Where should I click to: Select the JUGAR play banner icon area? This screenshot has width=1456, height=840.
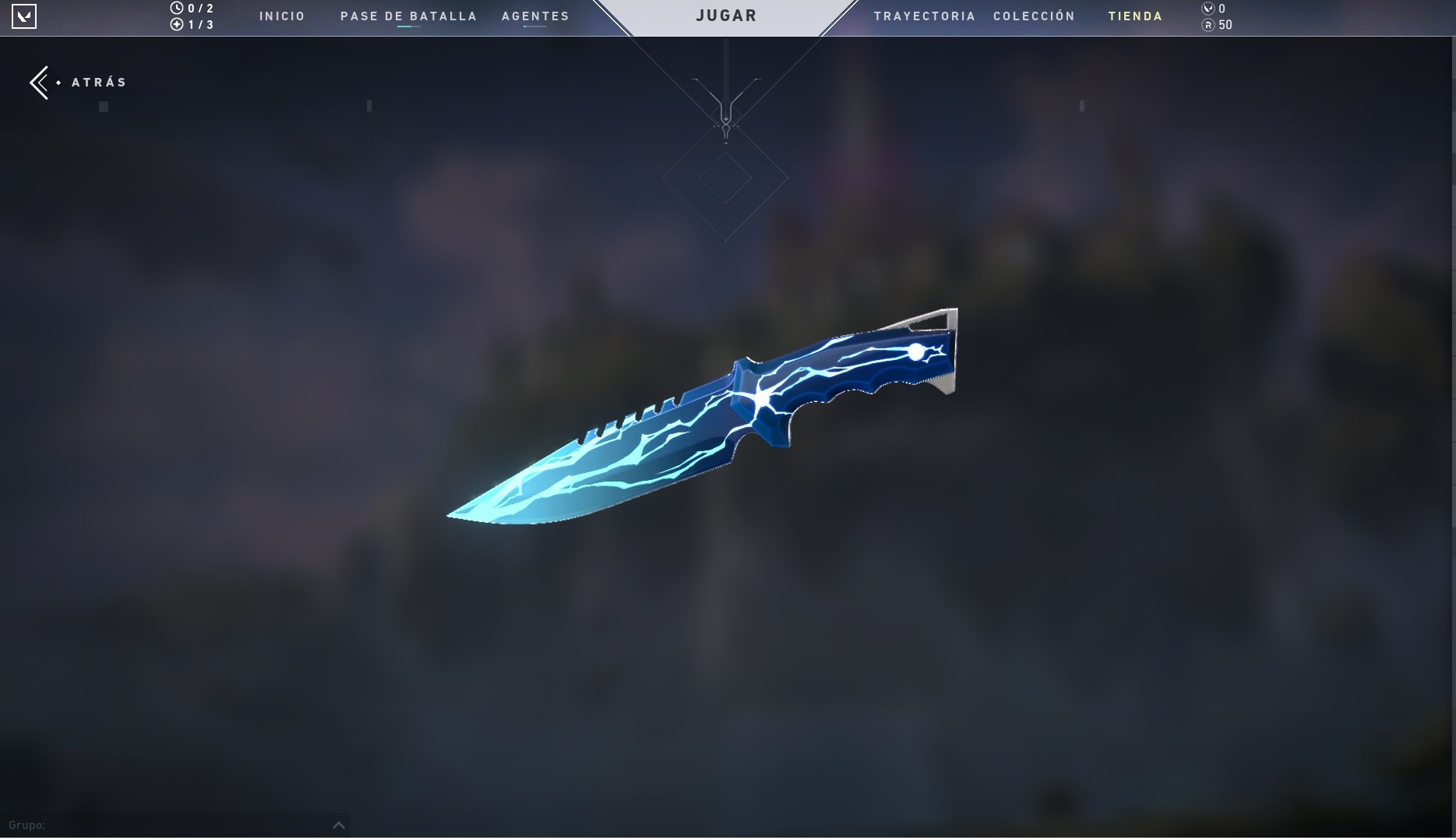(726, 15)
